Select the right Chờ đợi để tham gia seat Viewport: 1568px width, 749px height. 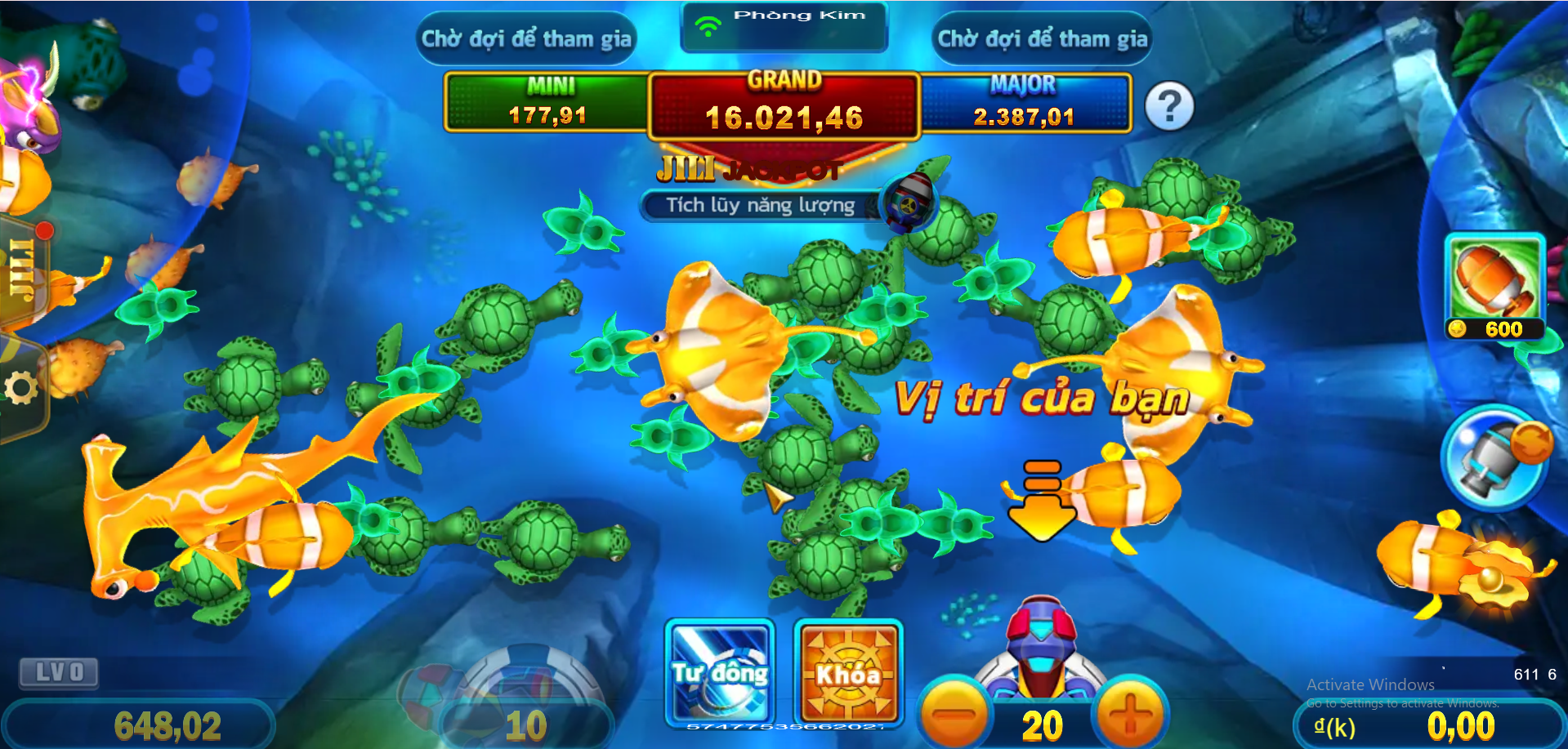coord(1042,38)
